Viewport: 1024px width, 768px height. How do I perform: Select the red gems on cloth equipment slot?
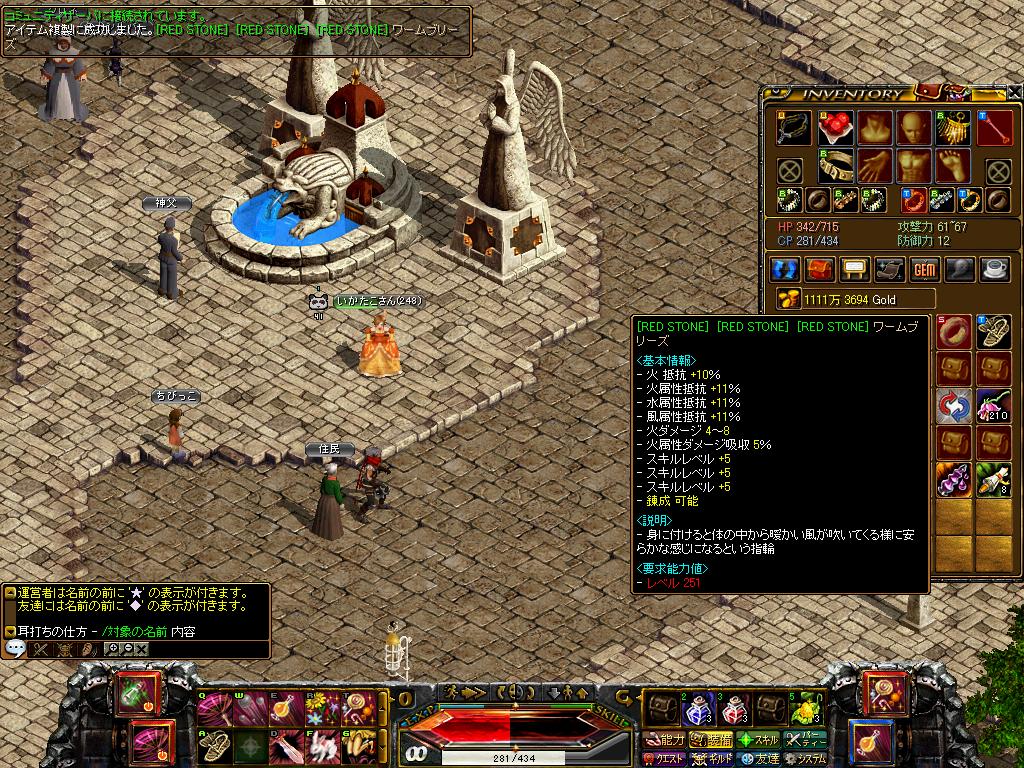click(x=835, y=127)
